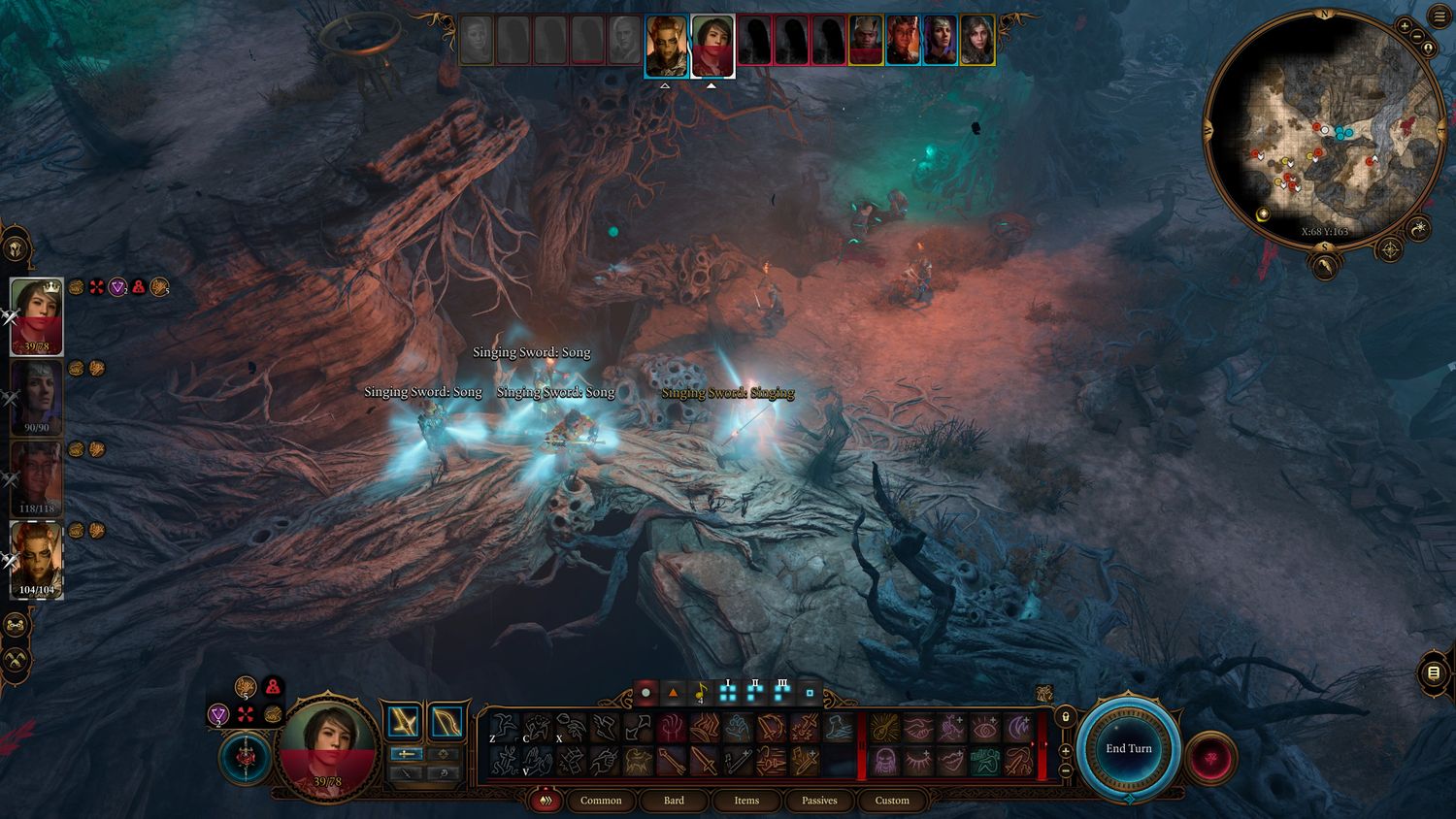Switch to the Custom hotbar tab

click(x=892, y=801)
